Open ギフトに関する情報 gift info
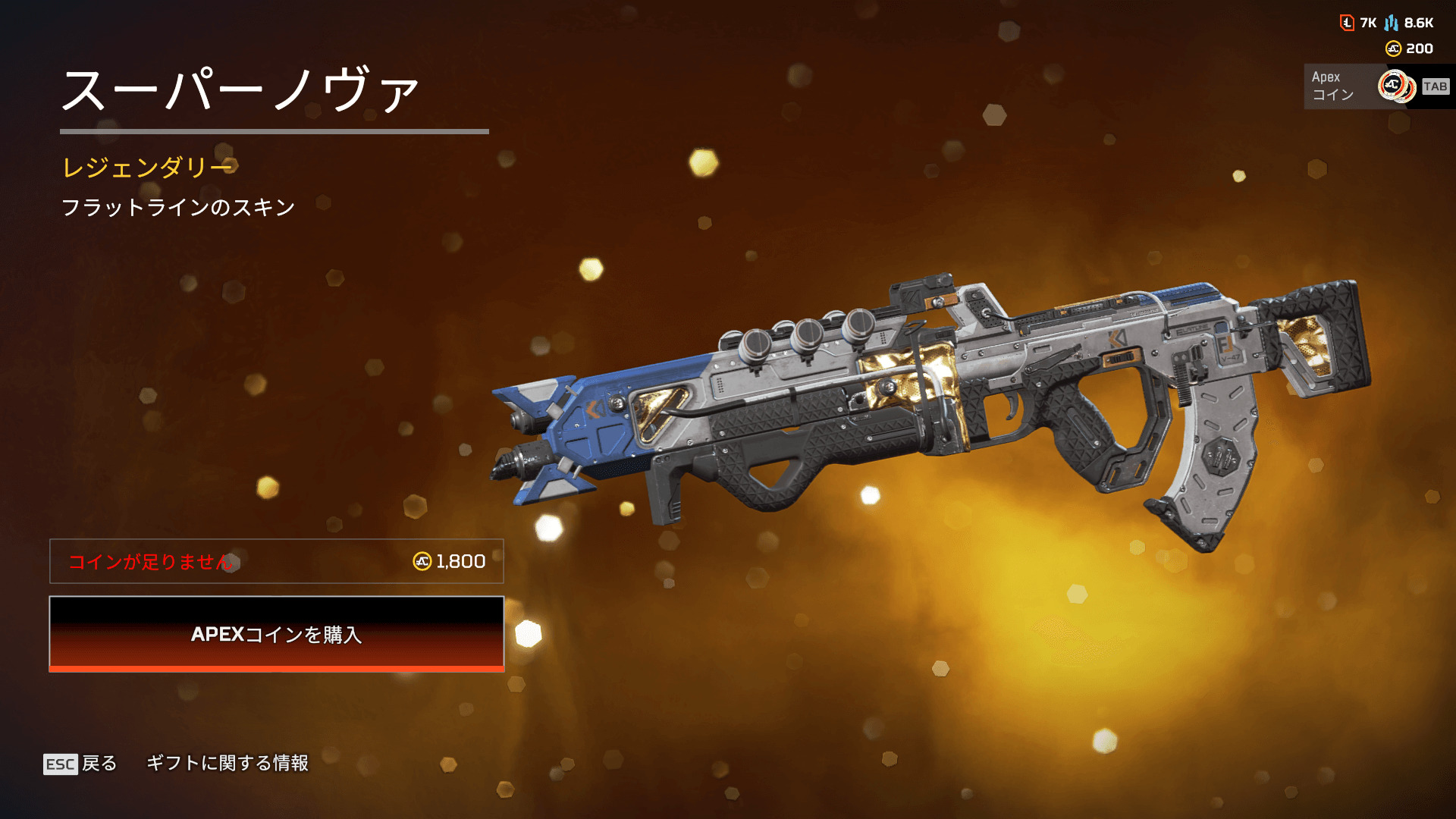Image resolution: width=1456 pixels, height=819 pixels. pos(227,763)
